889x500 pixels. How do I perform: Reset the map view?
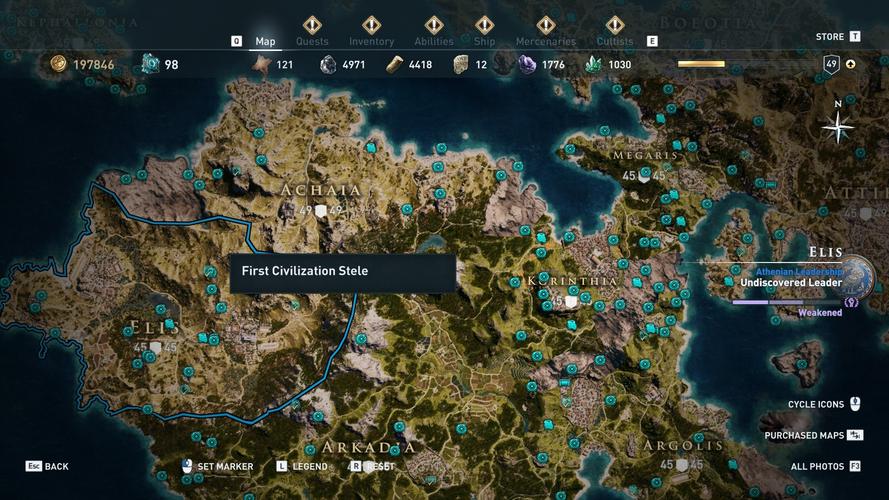pos(378,466)
